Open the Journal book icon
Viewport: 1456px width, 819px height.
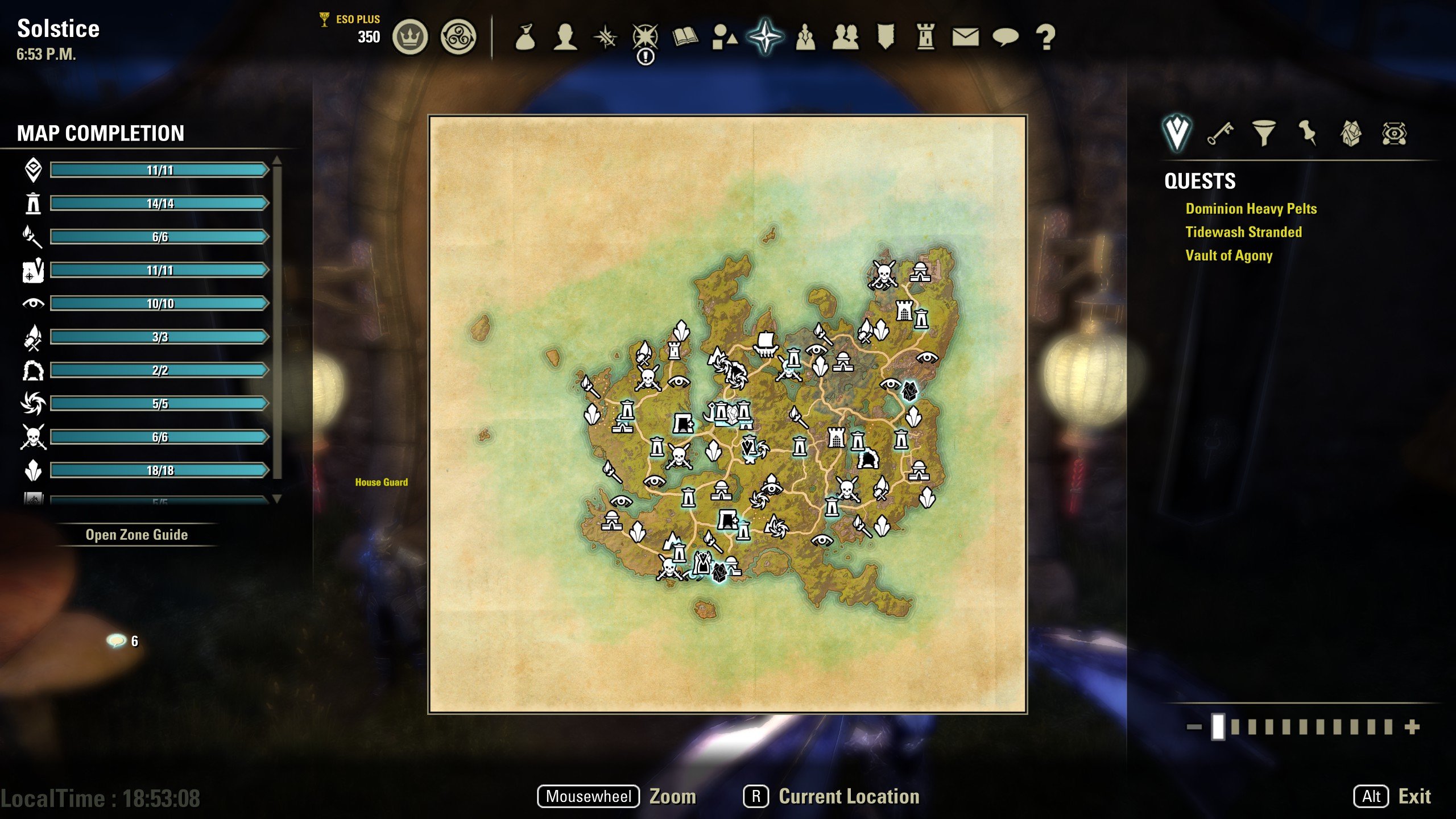click(685, 36)
